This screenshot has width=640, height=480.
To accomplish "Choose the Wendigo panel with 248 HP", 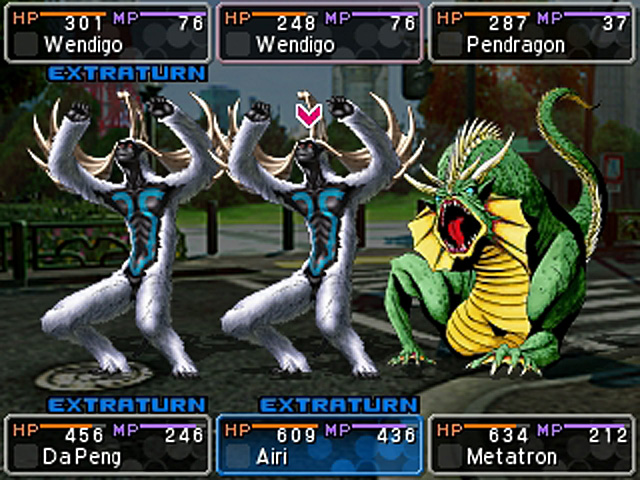I will click(x=319, y=33).
